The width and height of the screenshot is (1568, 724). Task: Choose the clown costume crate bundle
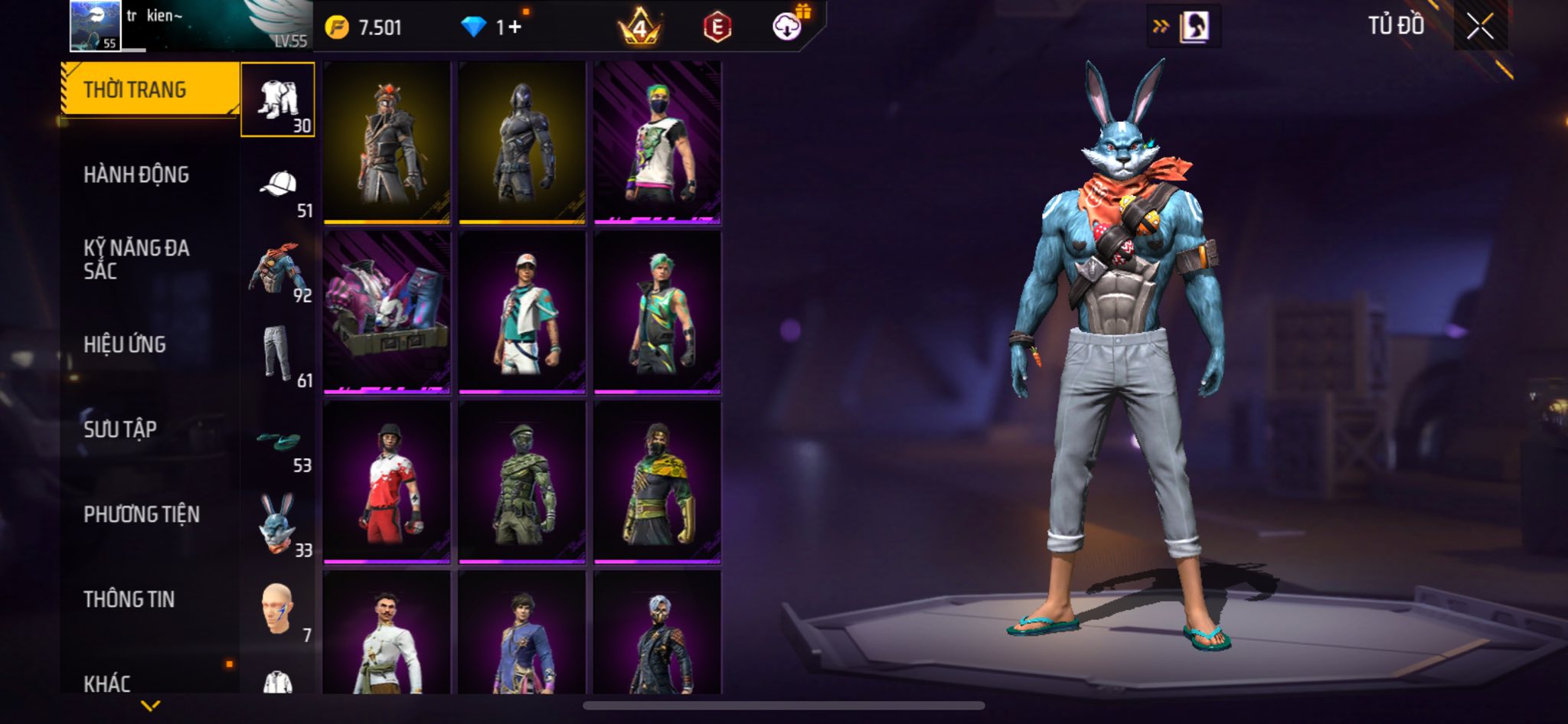[x=387, y=312]
